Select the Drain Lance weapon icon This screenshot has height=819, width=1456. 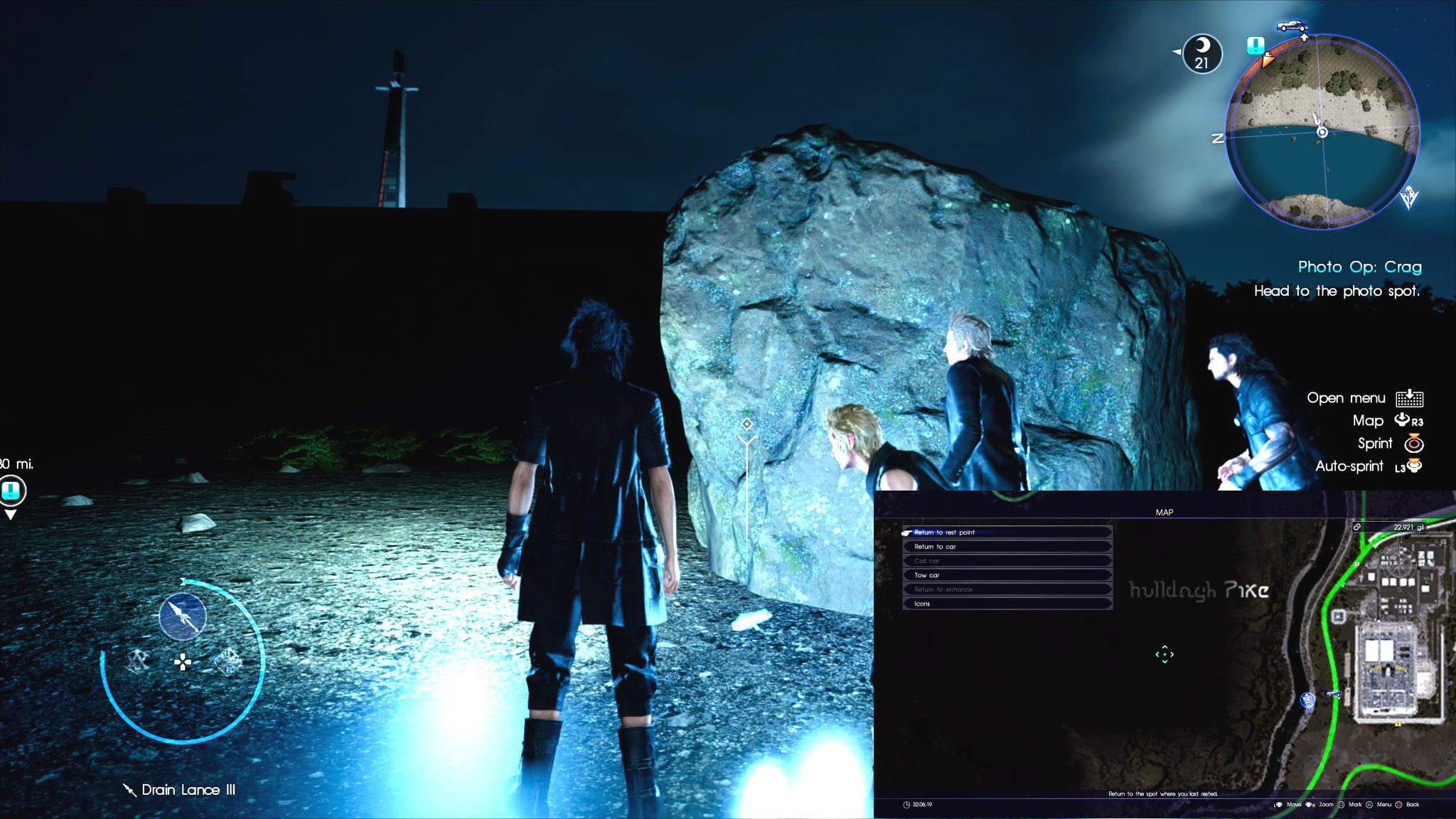tap(183, 616)
